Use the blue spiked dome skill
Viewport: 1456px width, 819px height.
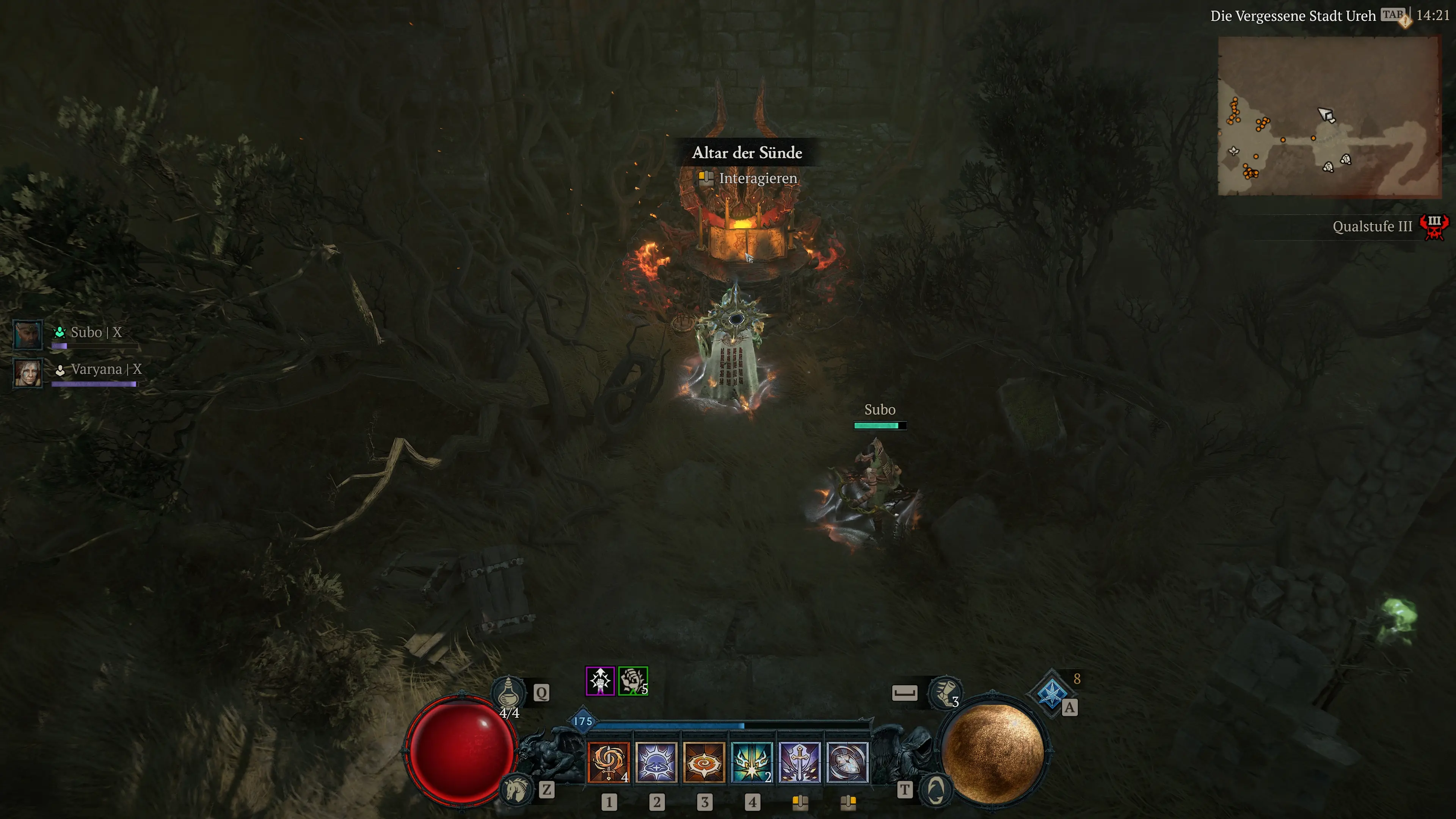(x=656, y=762)
